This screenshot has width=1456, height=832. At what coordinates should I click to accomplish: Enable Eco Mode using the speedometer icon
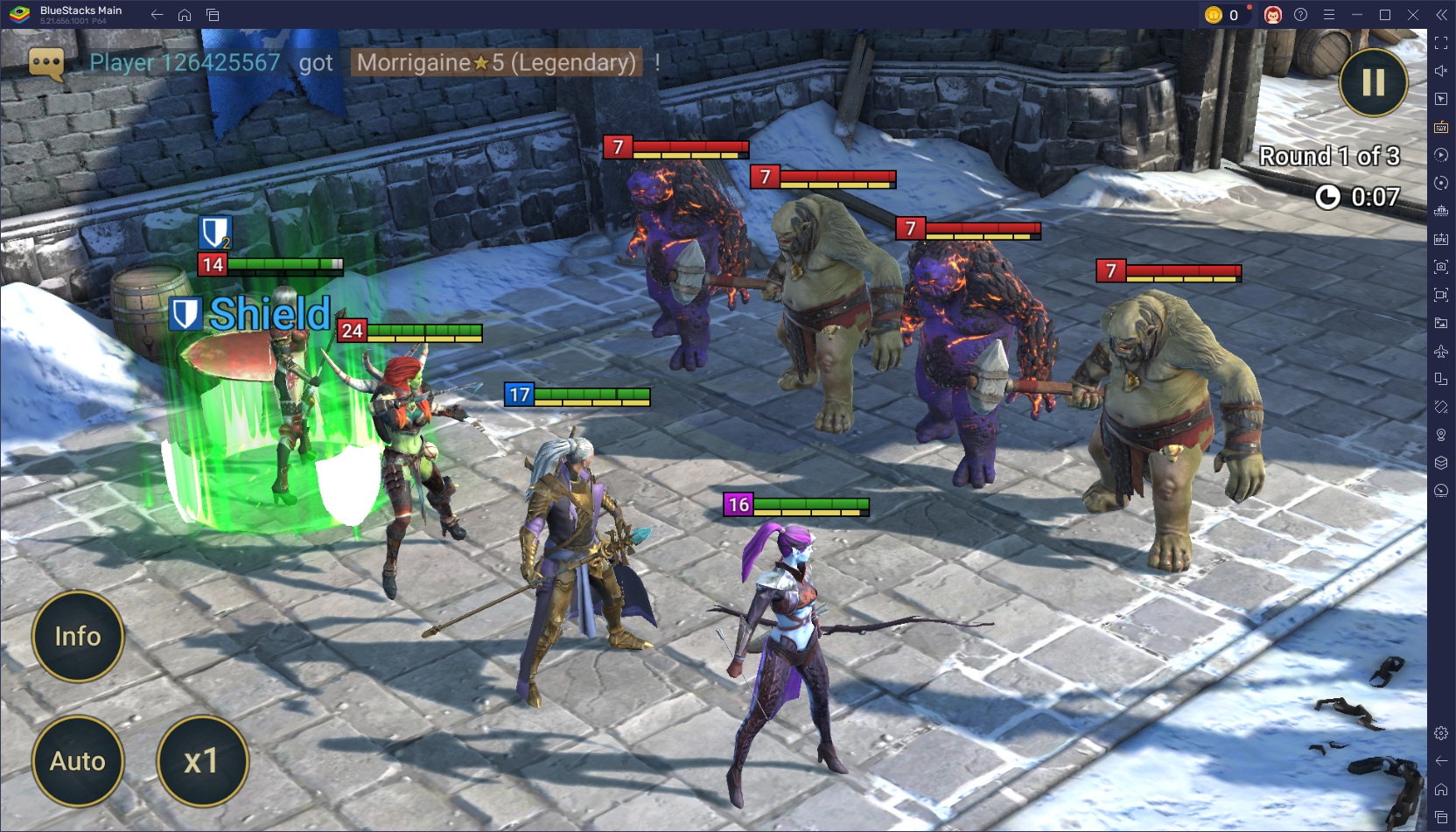click(x=1440, y=491)
